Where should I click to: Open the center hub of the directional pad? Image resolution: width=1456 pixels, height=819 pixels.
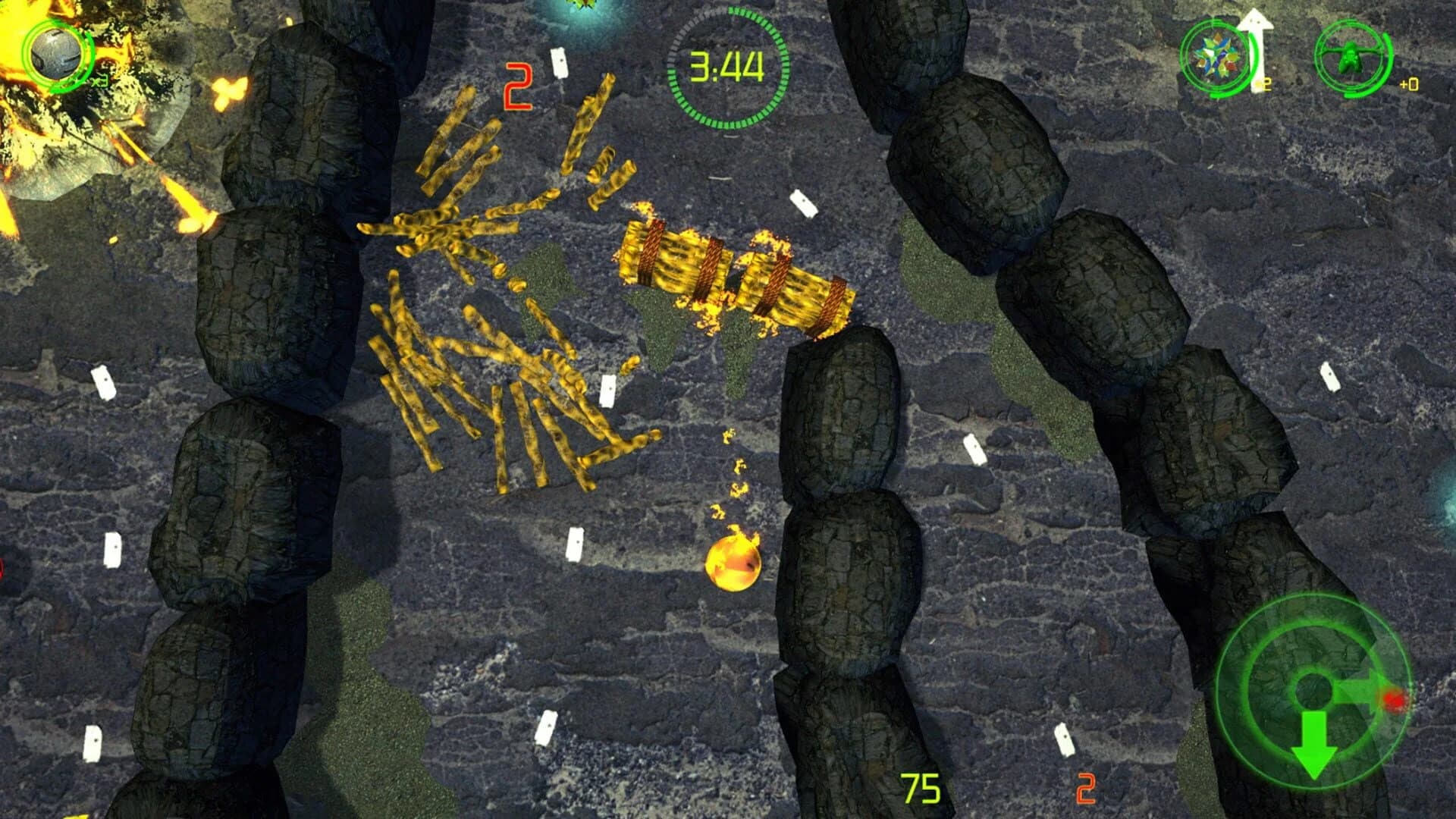click(1314, 690)
